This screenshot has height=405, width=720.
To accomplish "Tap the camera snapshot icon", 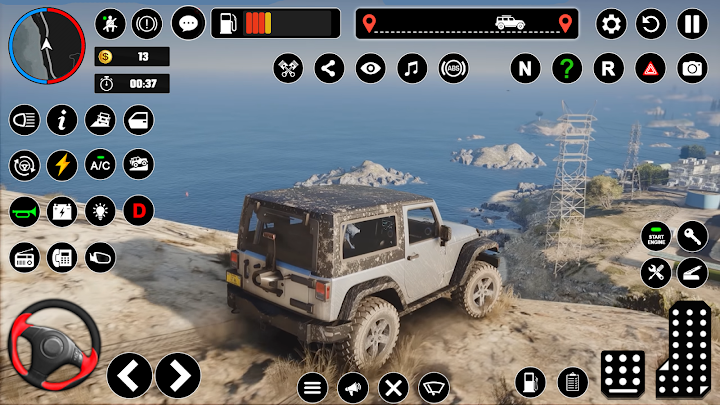I will 691,68.
